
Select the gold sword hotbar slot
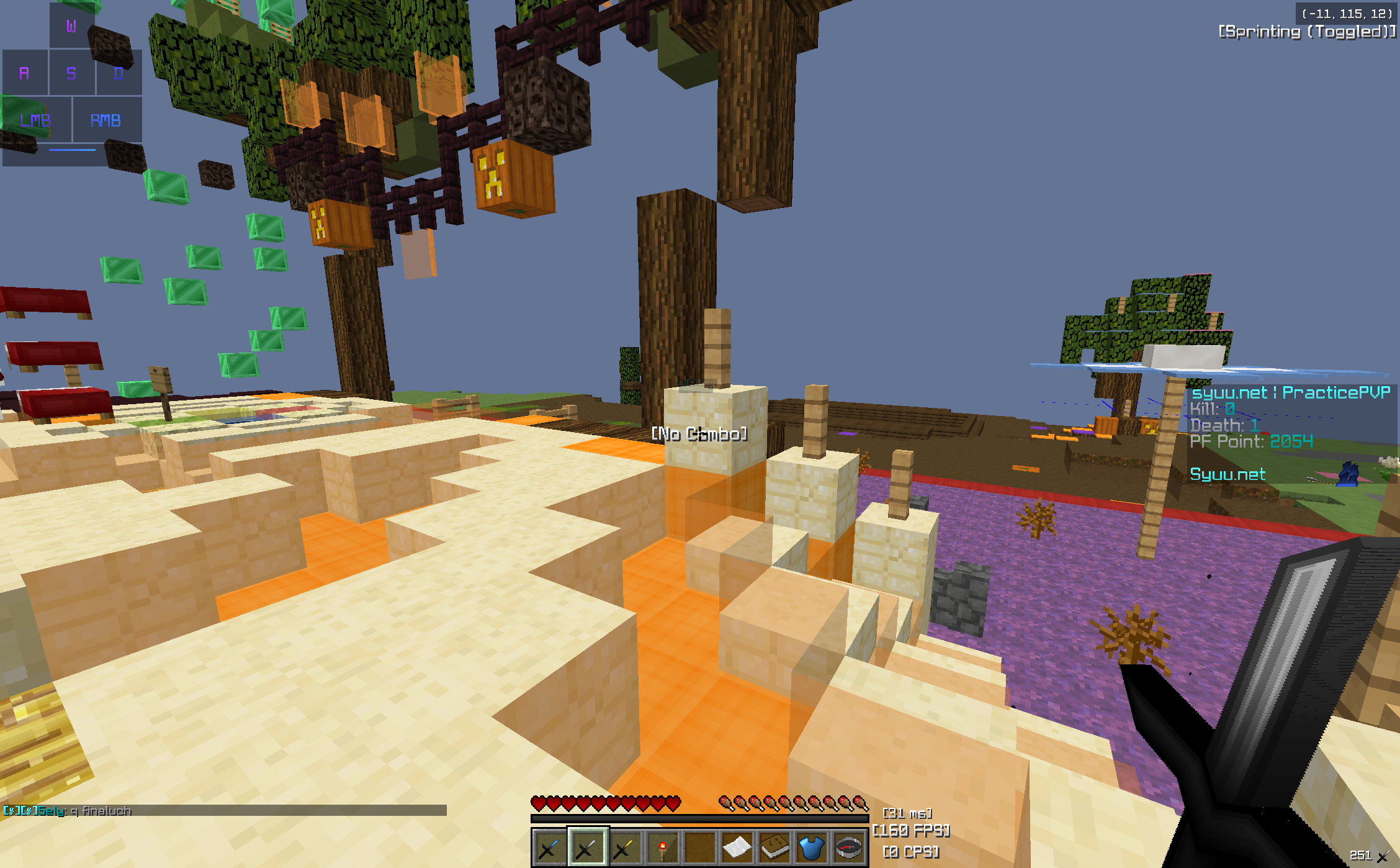[x=624, y=847]
